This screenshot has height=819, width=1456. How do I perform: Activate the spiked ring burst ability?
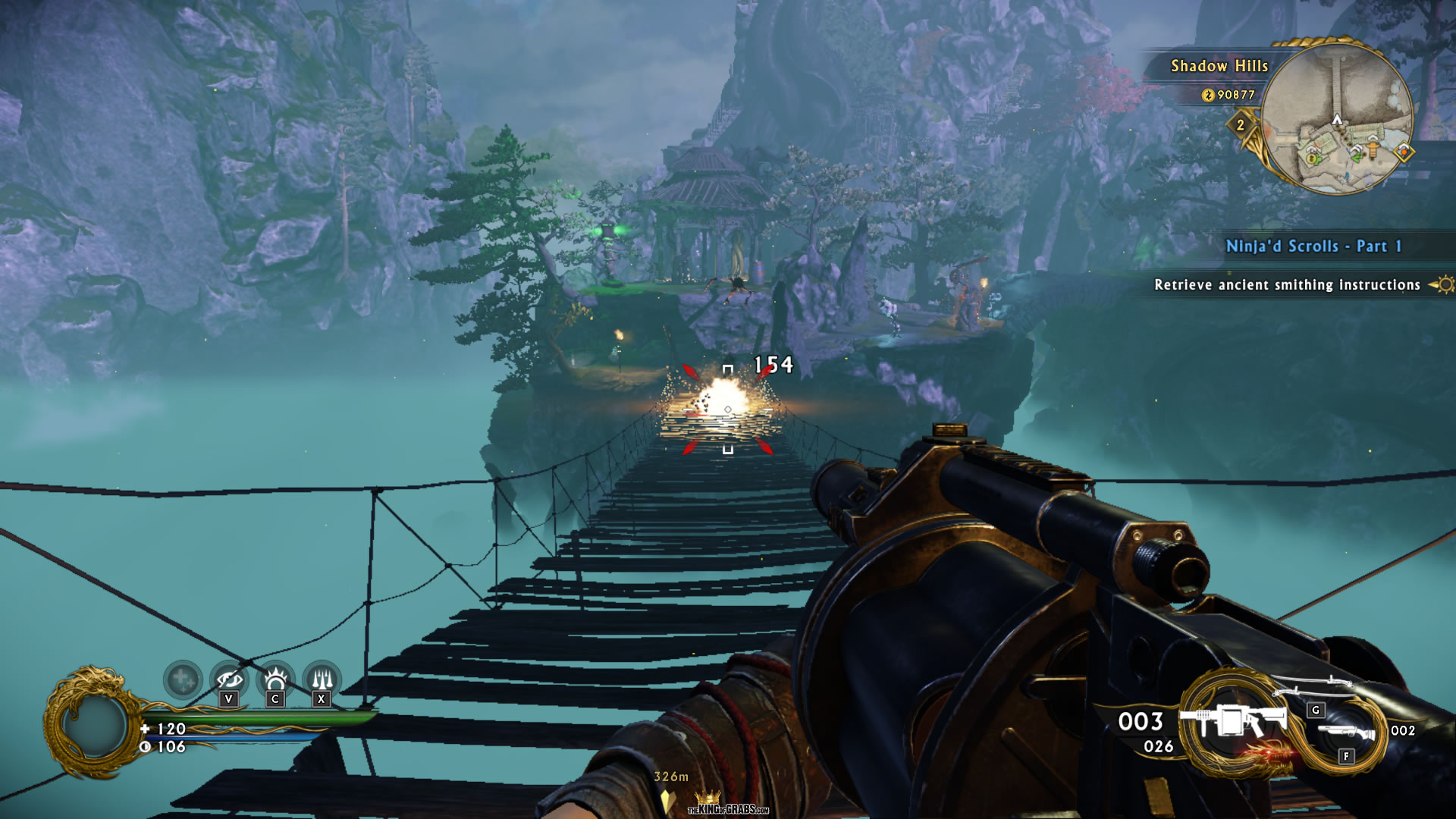point(275,679)
